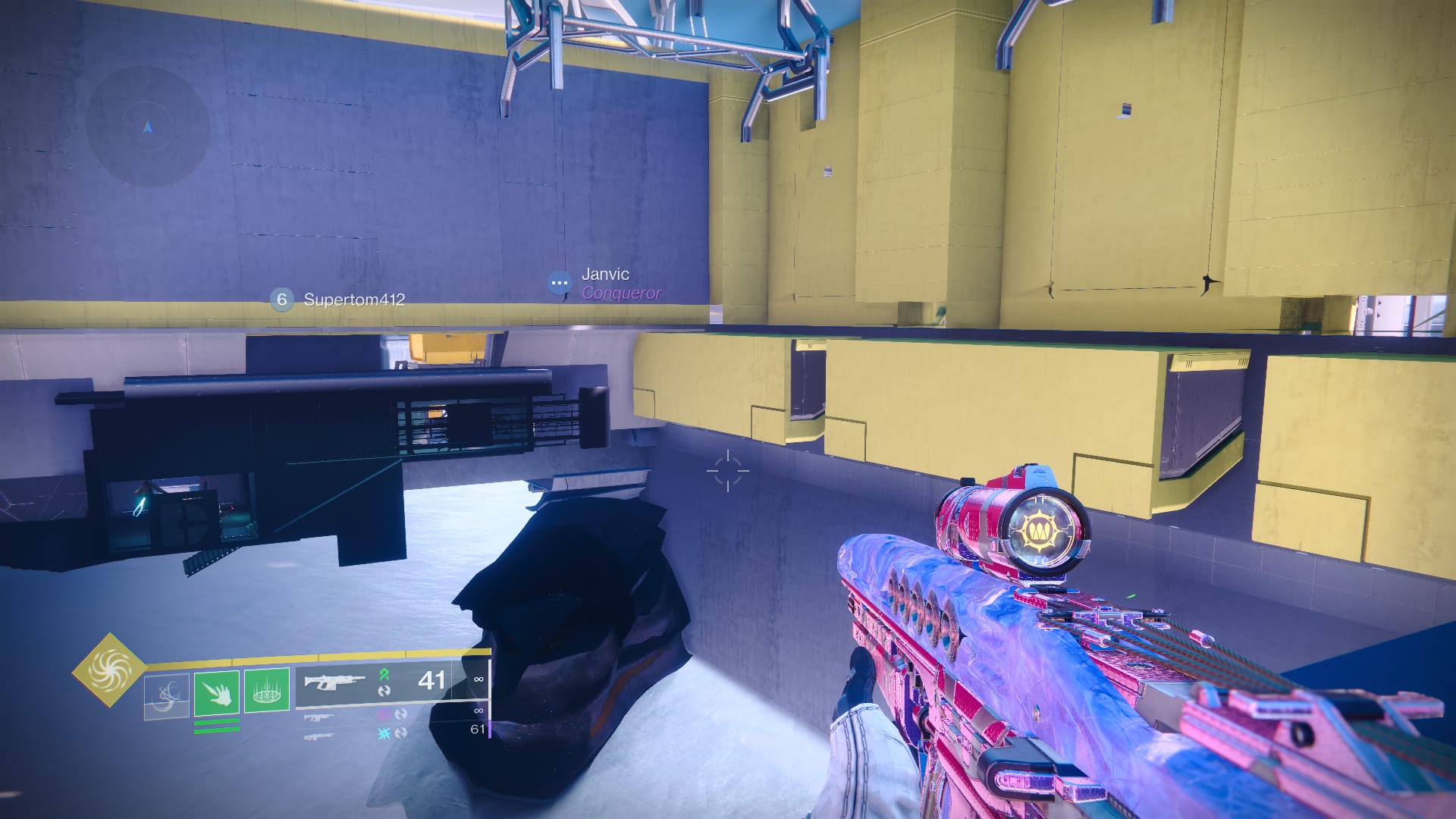Click the purple Void damage-type icon

383,716
